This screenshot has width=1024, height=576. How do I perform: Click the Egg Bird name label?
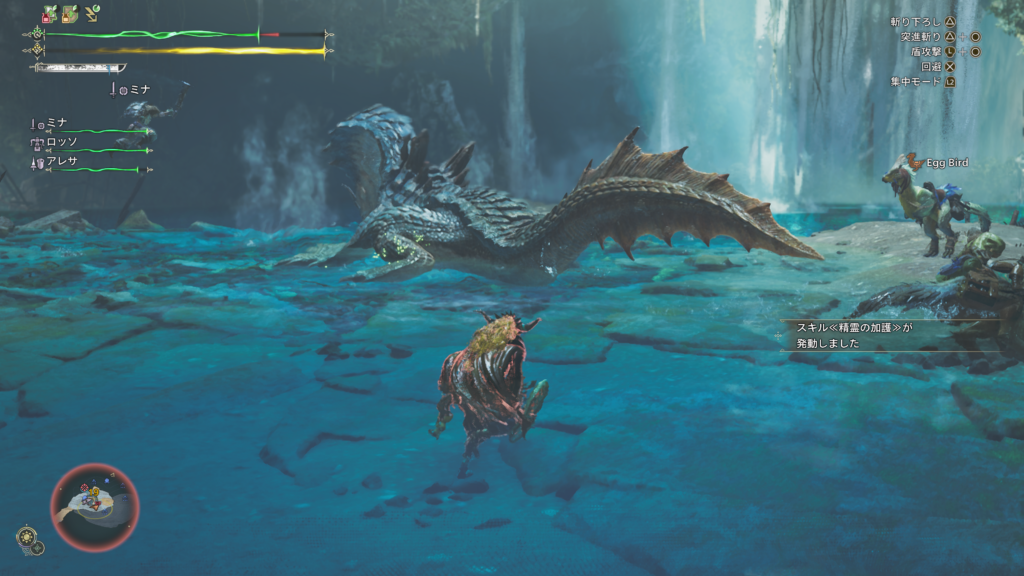click(x=946, y=163)
